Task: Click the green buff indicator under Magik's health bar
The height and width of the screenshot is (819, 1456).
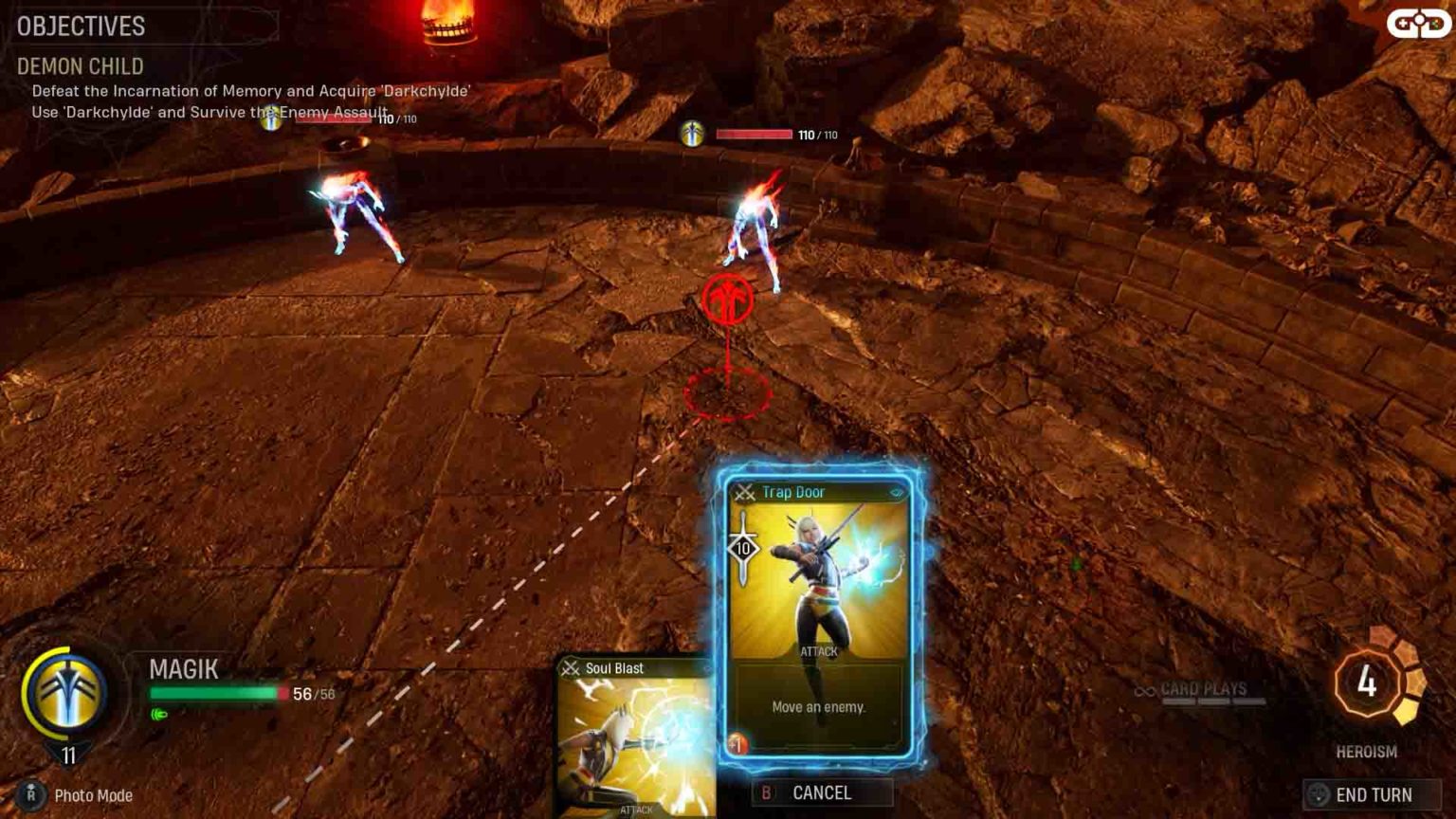Action: [157, 715]
